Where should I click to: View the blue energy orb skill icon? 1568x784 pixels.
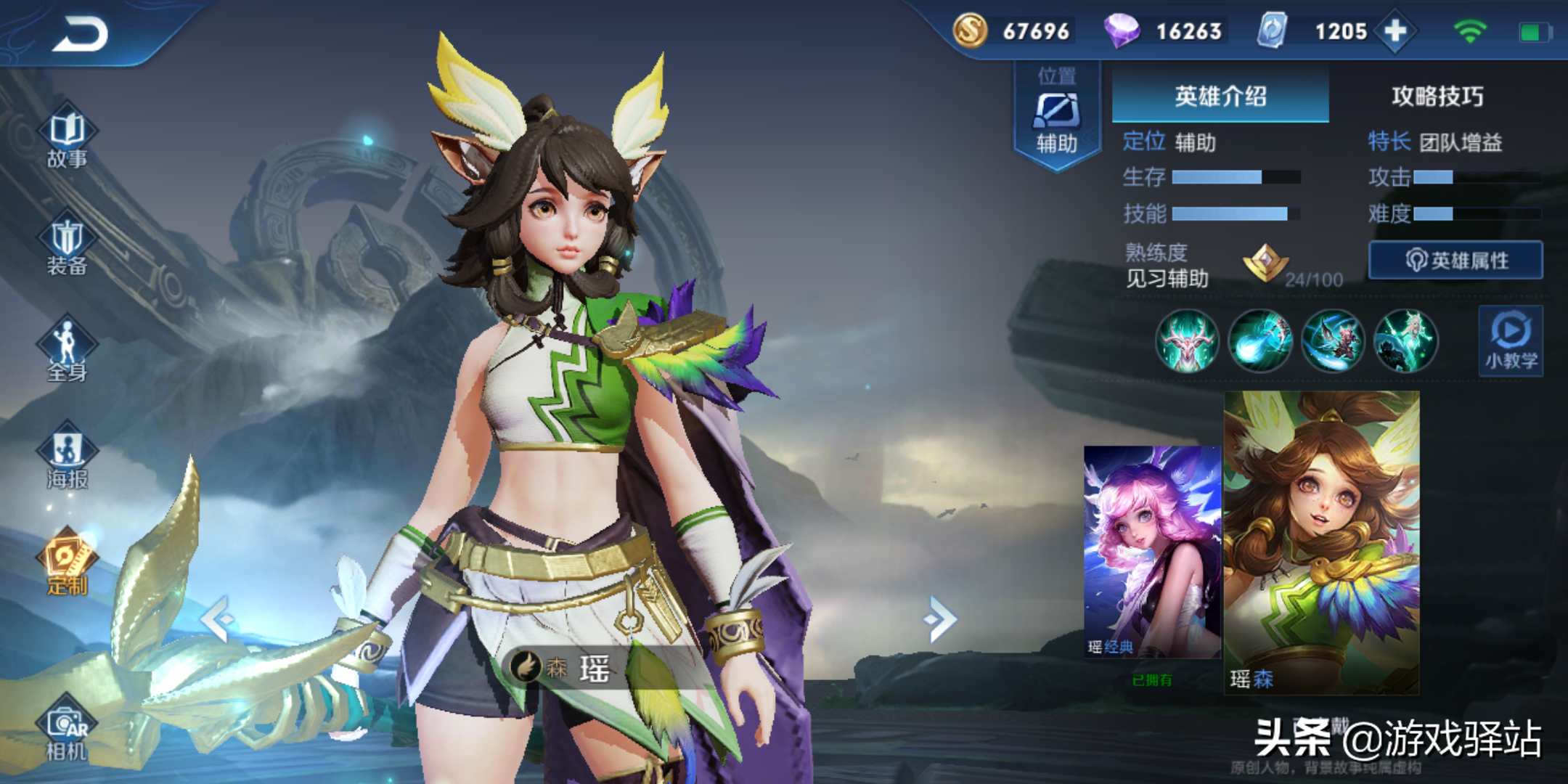(1259, 340)
